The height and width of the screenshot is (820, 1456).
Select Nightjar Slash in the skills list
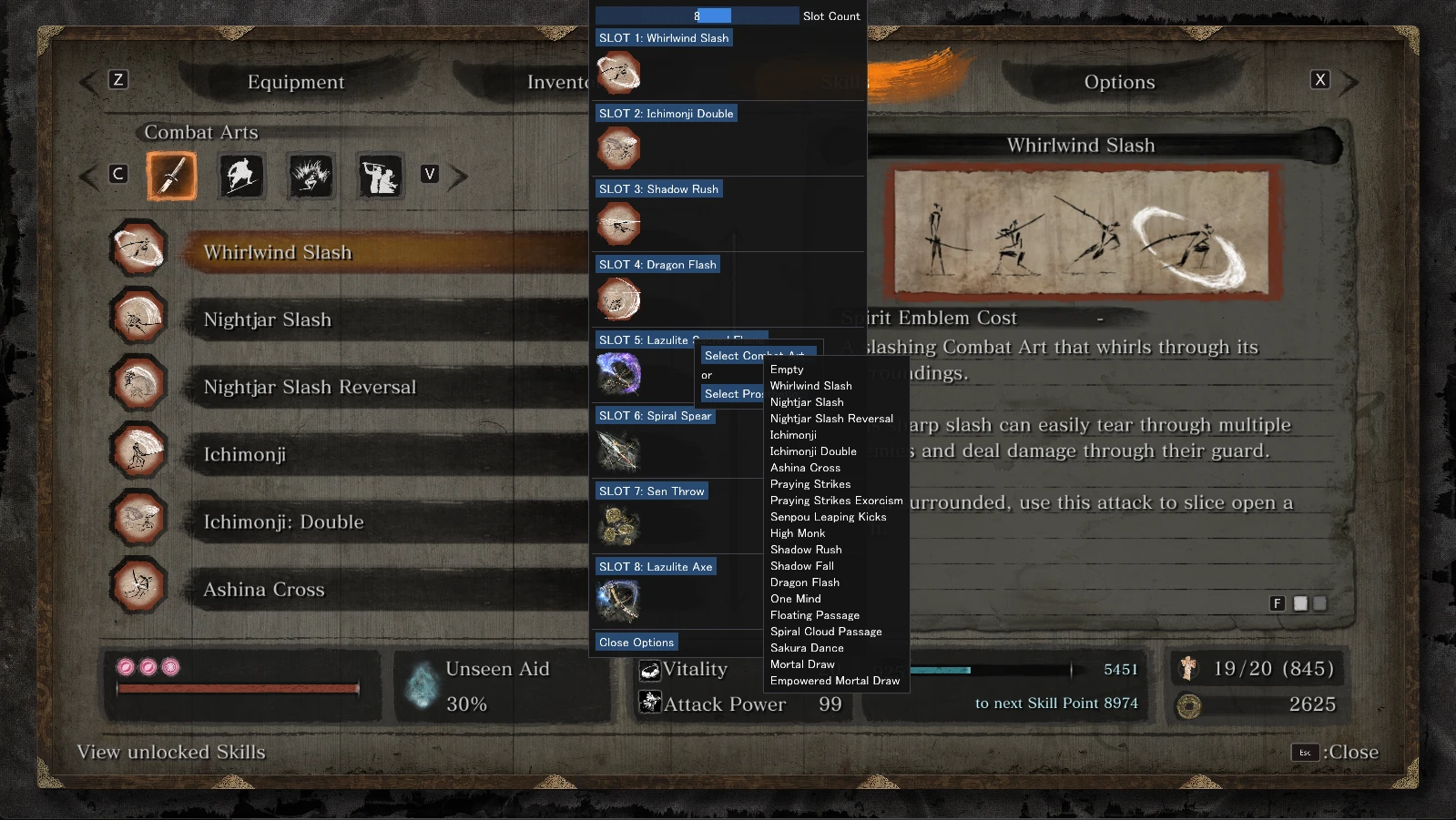click(268, 319)
